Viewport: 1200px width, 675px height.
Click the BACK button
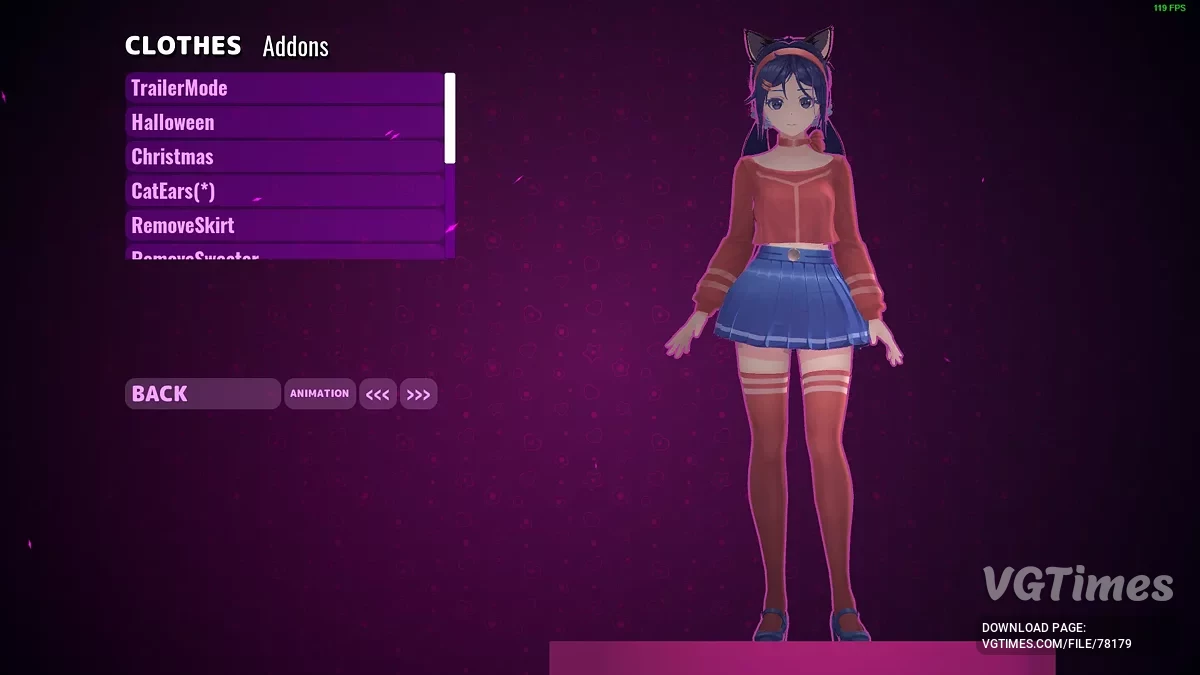point(202,394)
